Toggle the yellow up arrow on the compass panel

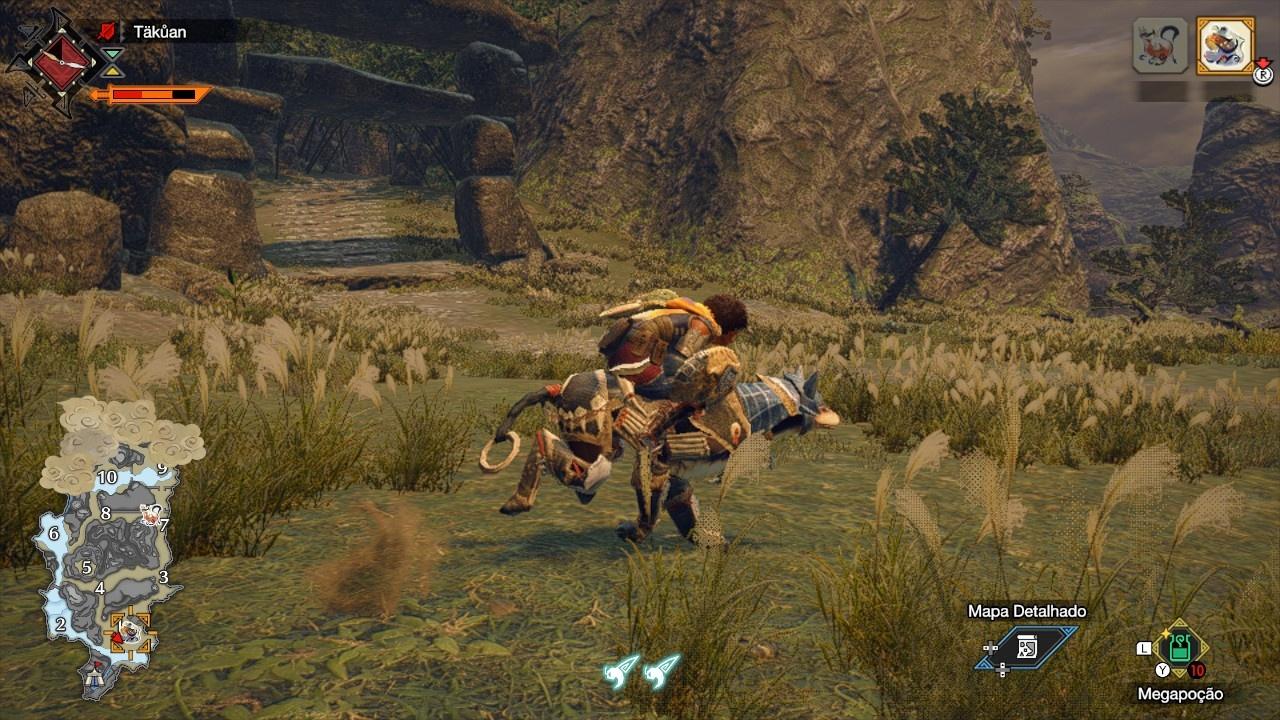point(111,71)
